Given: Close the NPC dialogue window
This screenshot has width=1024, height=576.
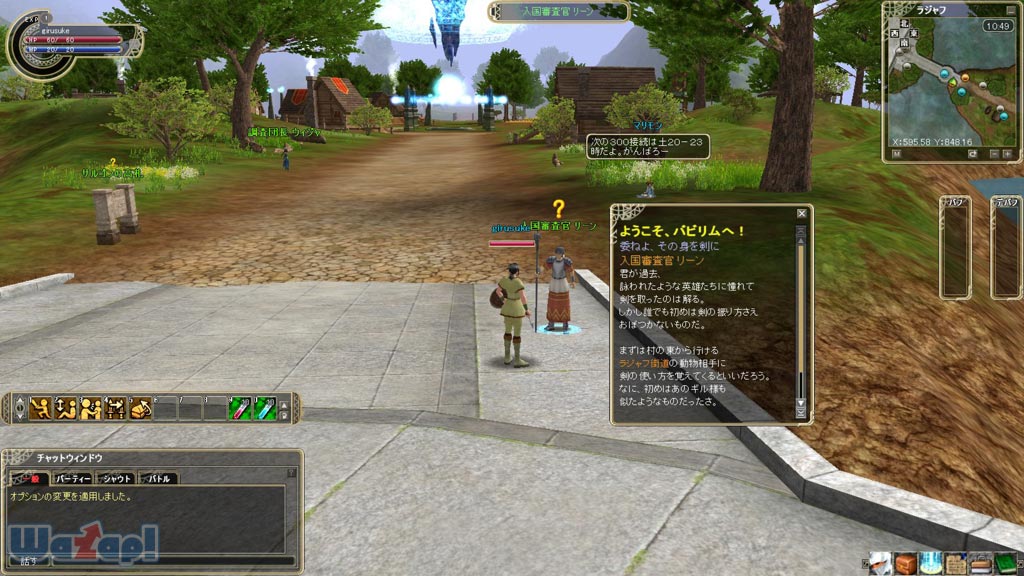Looking at the screenshot, I should coord(801,213).
